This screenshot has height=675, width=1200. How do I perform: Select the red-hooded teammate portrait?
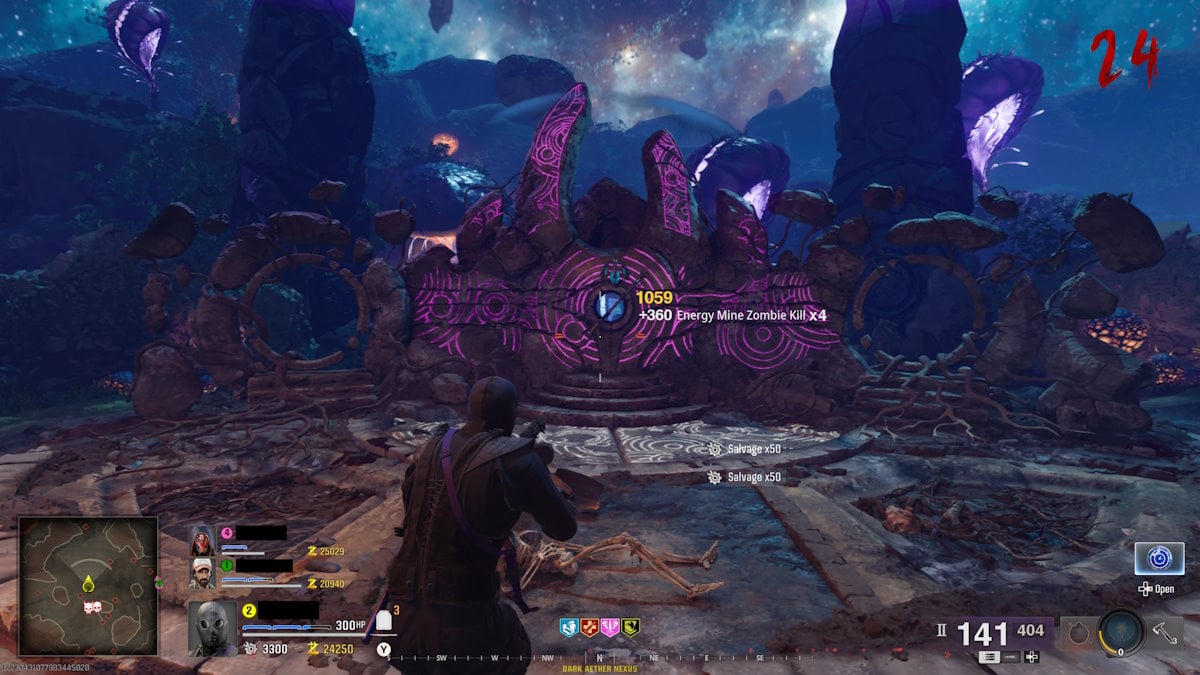pyautogui.click(x=201, y=541)
